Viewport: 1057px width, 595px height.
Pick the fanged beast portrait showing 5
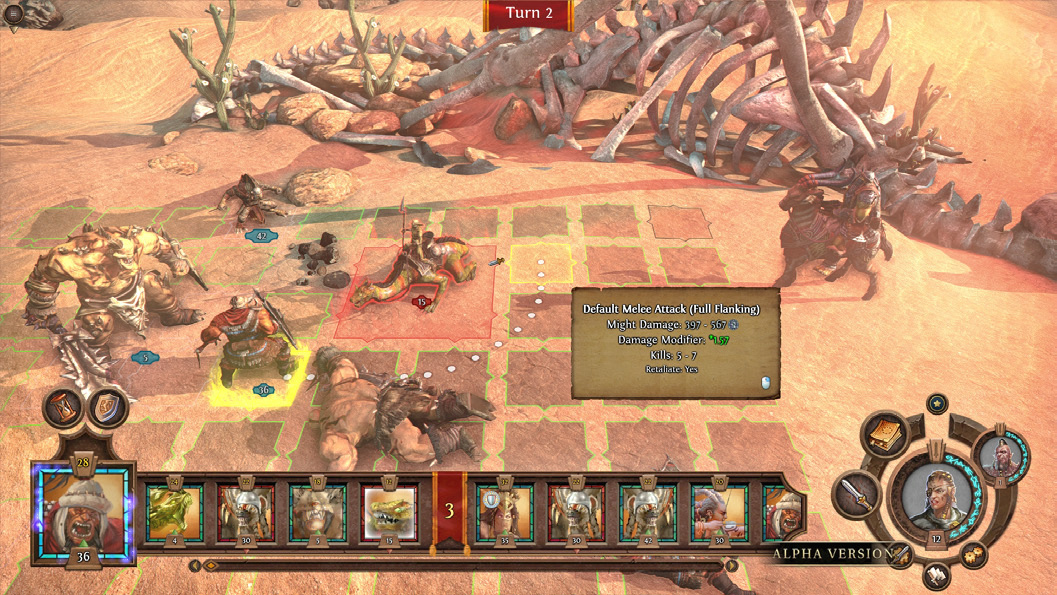[x=318, y=508]
